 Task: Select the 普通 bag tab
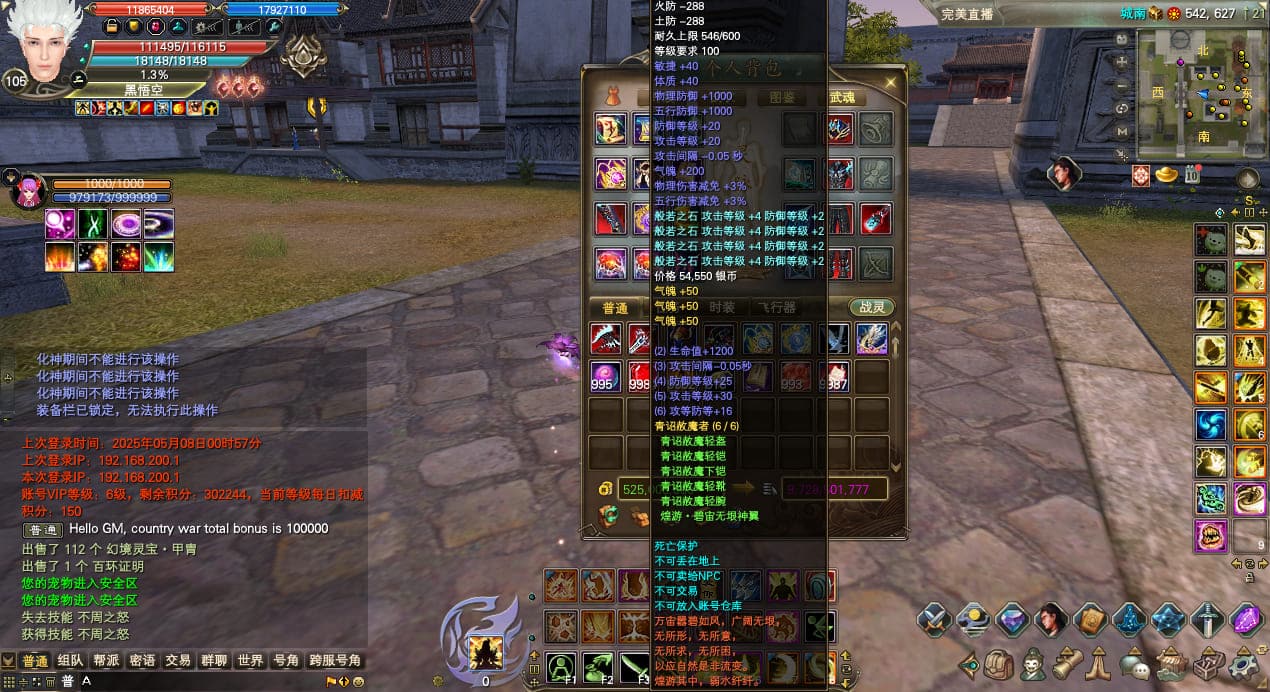pyautogui.click(x=614, y=308)
